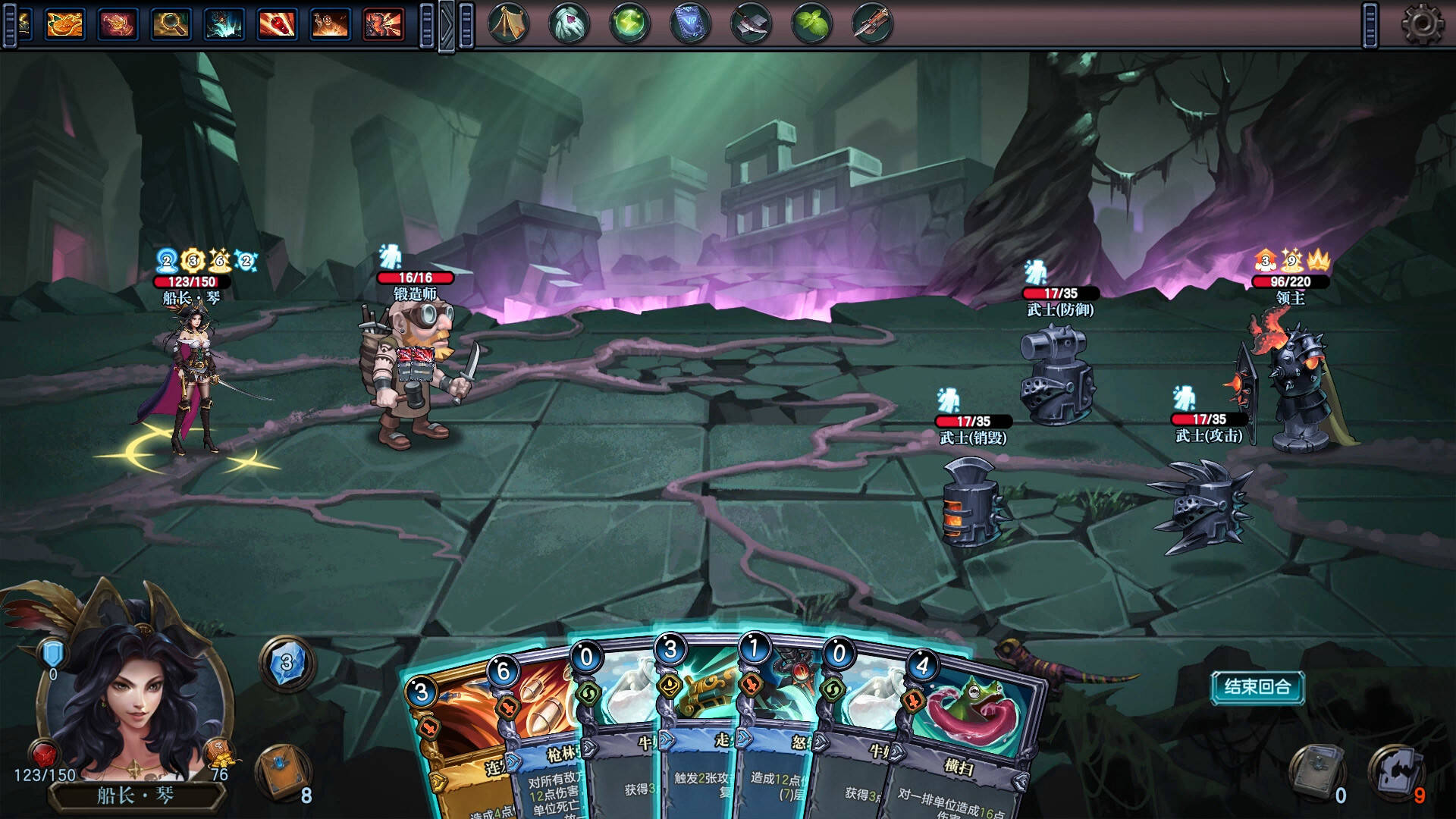The image size is (1456, 819).
Task: Click the 结束回合 end turn button
Action: (1257, 687)
